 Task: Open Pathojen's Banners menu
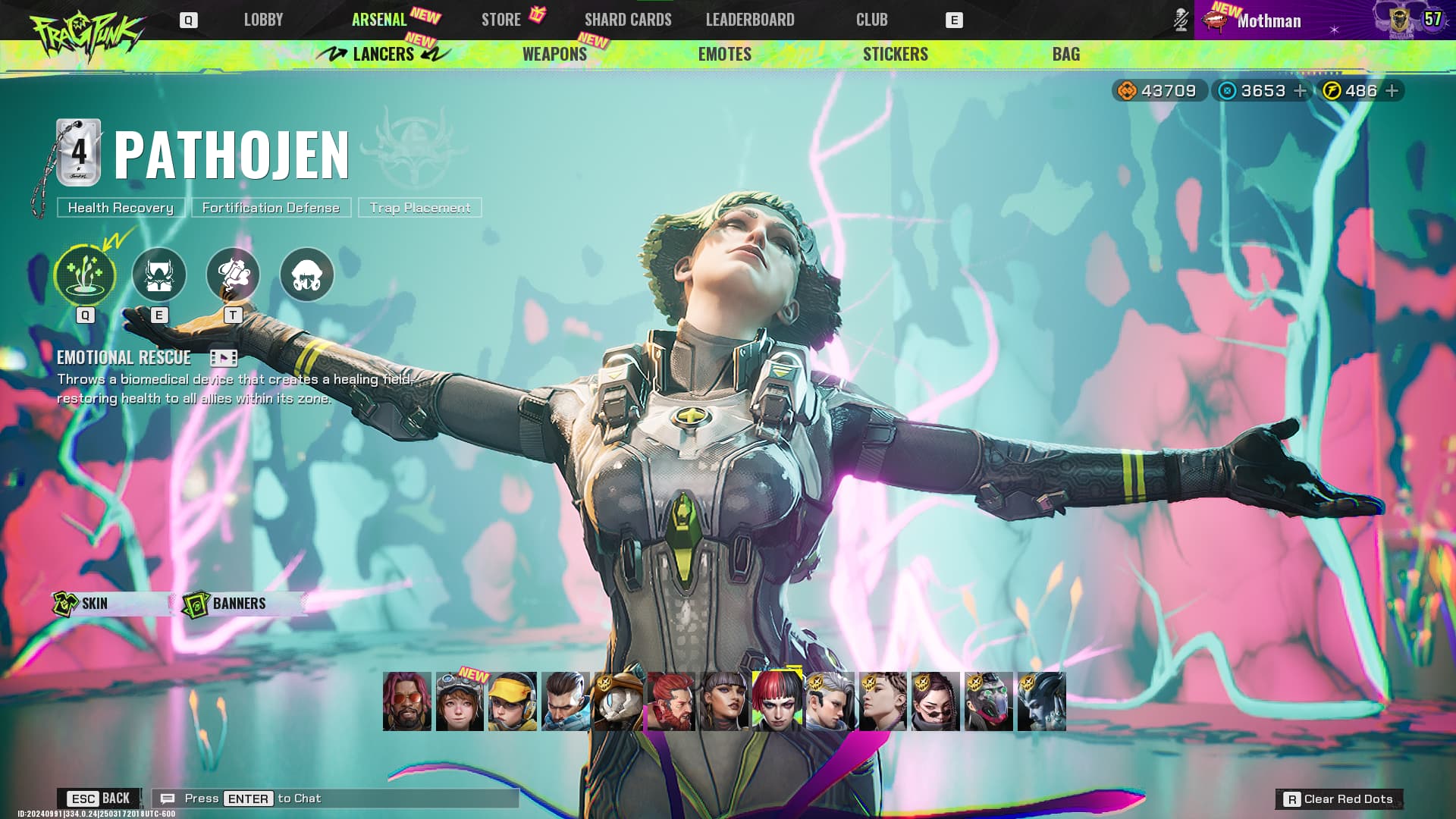point(239,604)
